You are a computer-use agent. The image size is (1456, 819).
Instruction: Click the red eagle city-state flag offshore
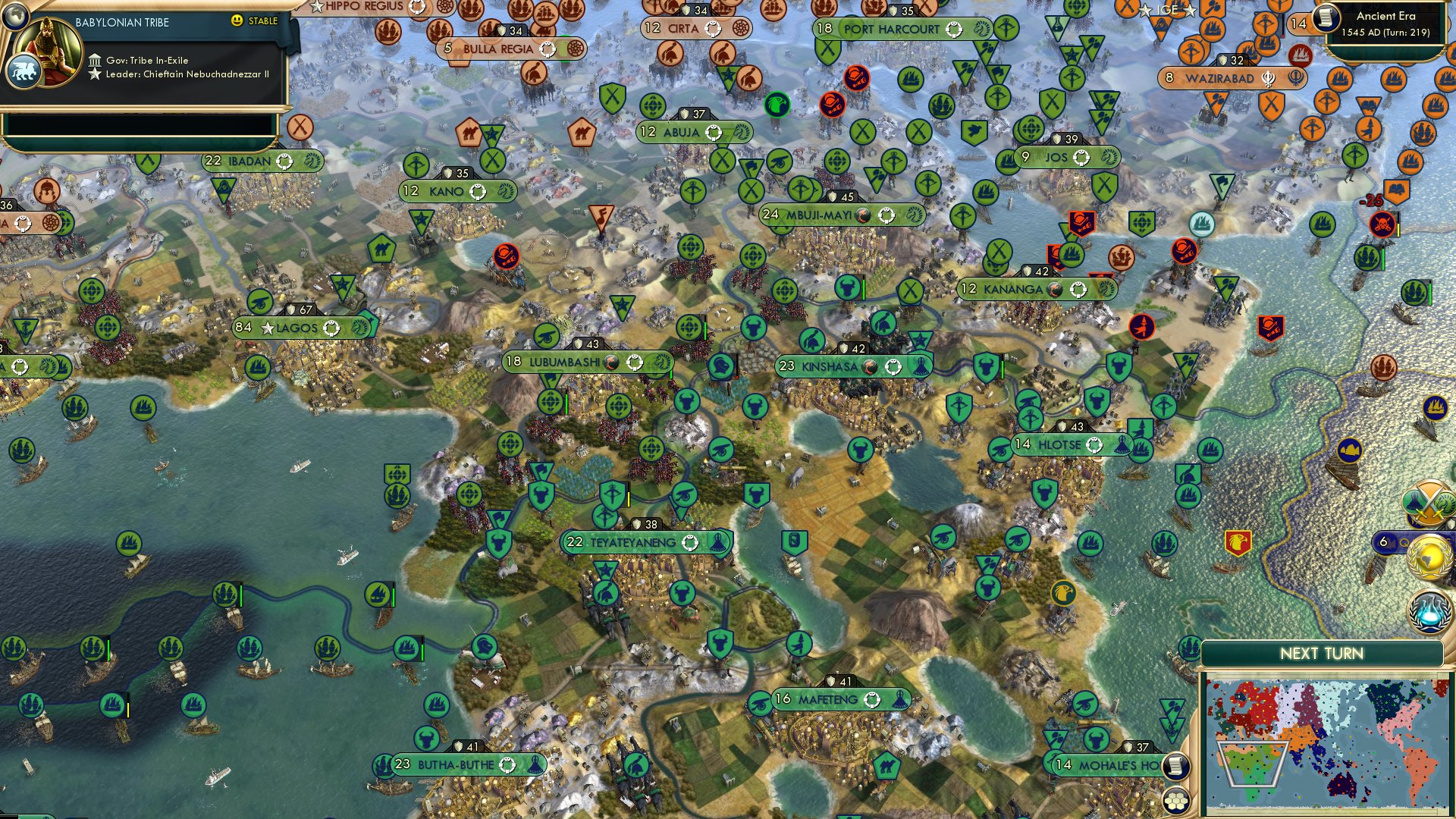[x=1238, y=543]
